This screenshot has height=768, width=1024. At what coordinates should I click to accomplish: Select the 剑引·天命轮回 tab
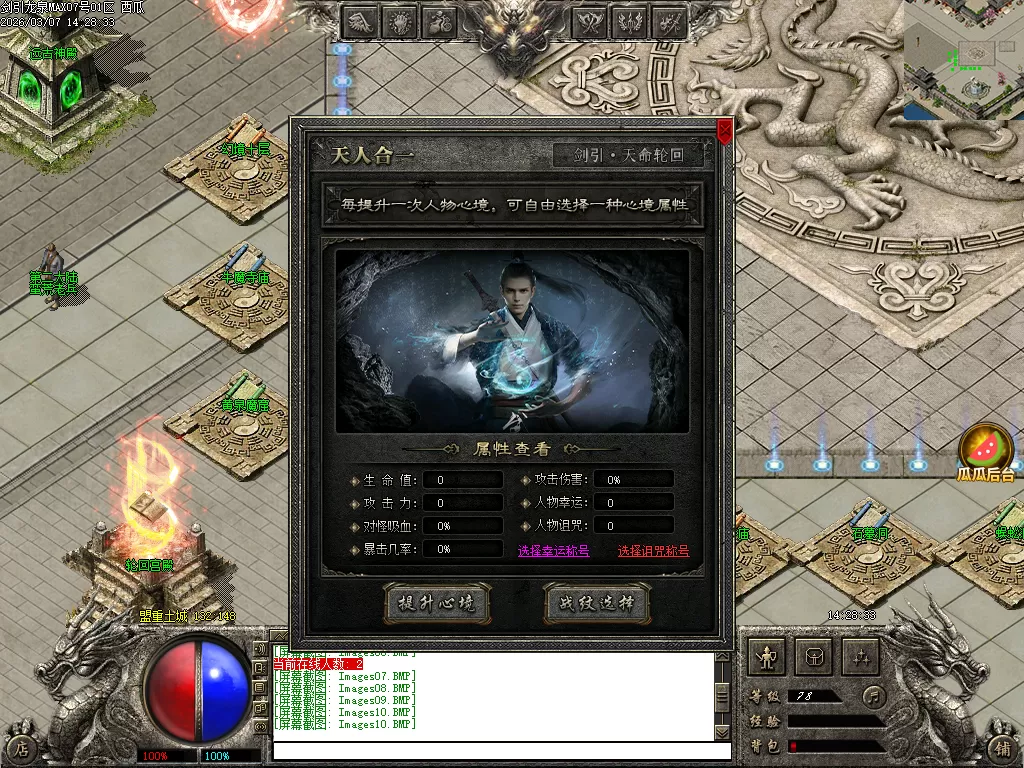pyautogui.click(x=628, y=156)
